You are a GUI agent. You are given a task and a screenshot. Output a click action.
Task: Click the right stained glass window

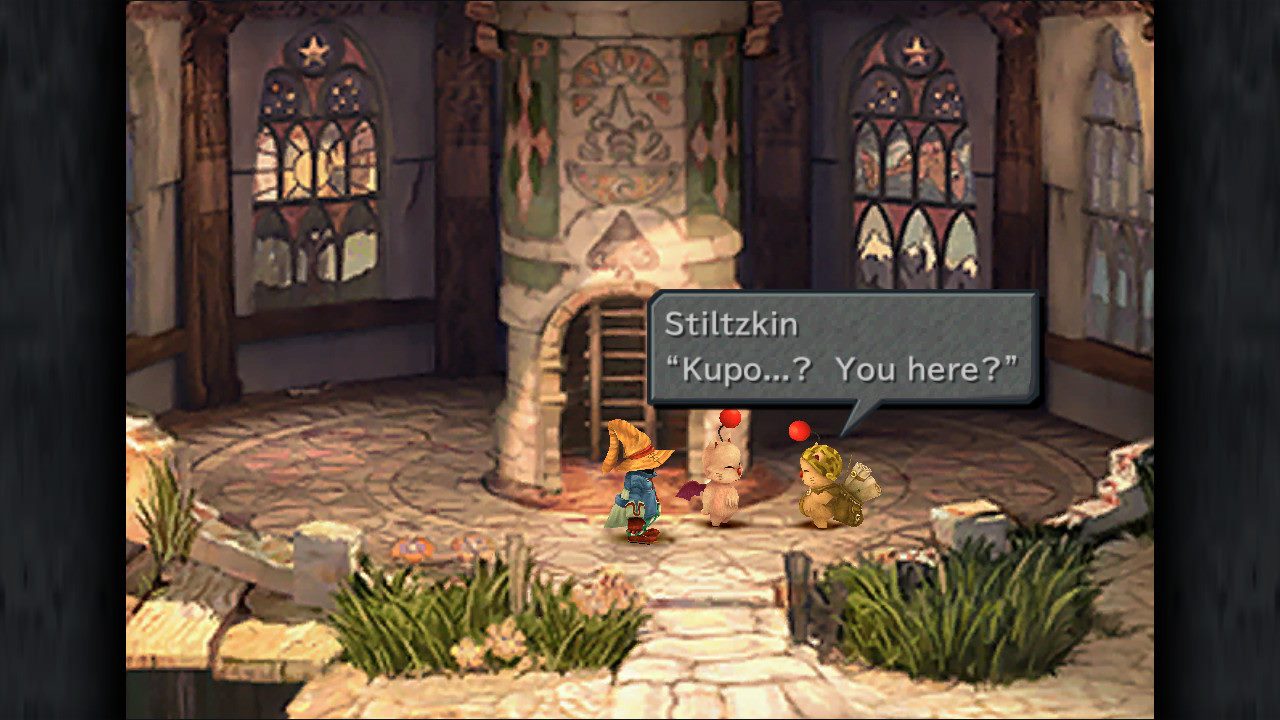click(x=915, y=175)
